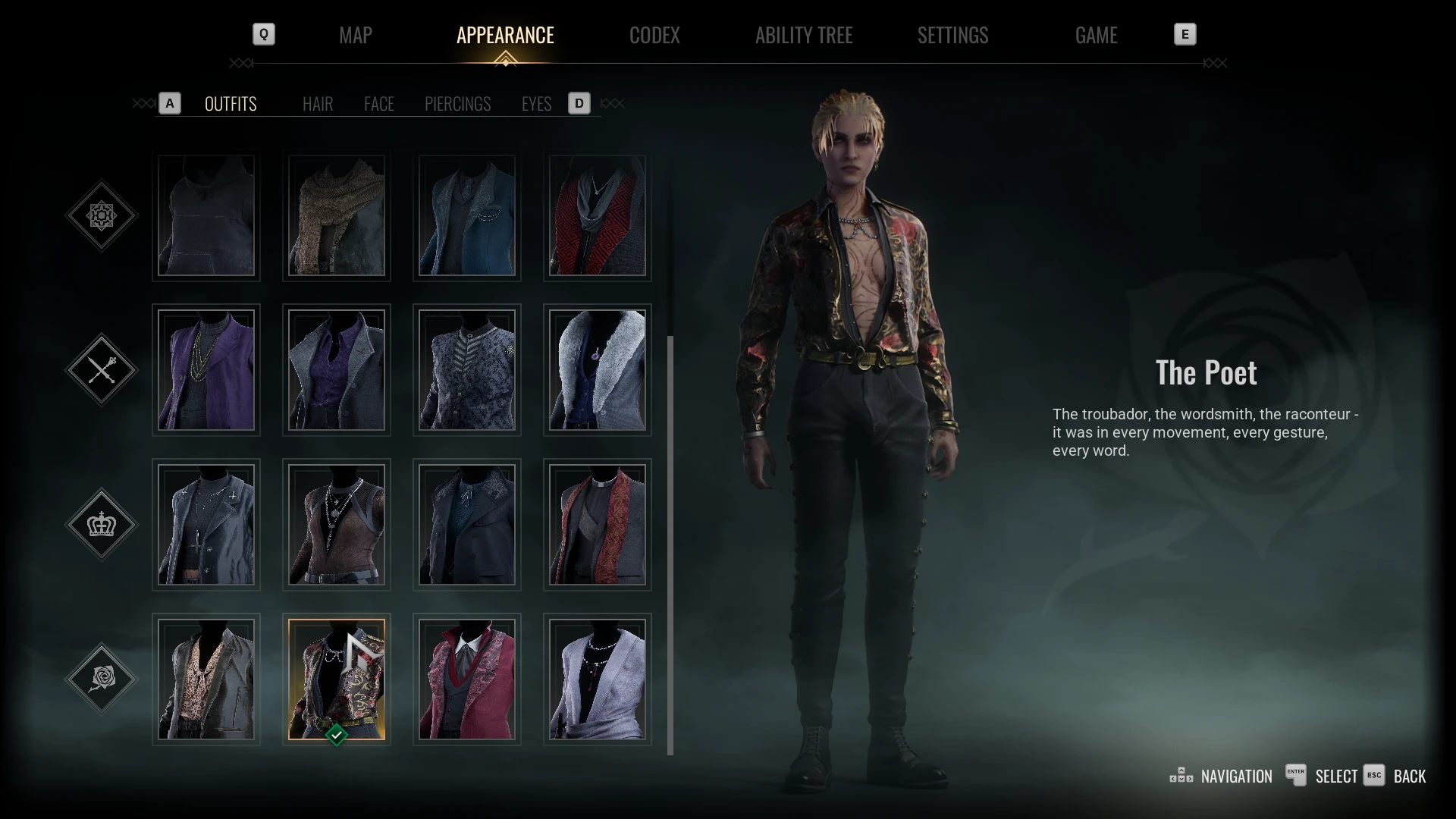This screenshot has width=1456, height=819.
Task: Choose the Piercings category
Action: [457, 104]
